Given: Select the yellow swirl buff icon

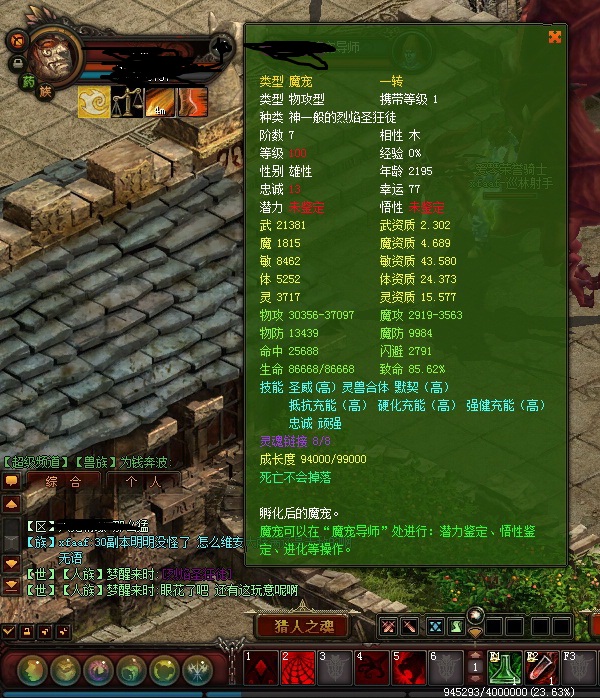Looking at the screenshot, I should [x=93, y=102].
